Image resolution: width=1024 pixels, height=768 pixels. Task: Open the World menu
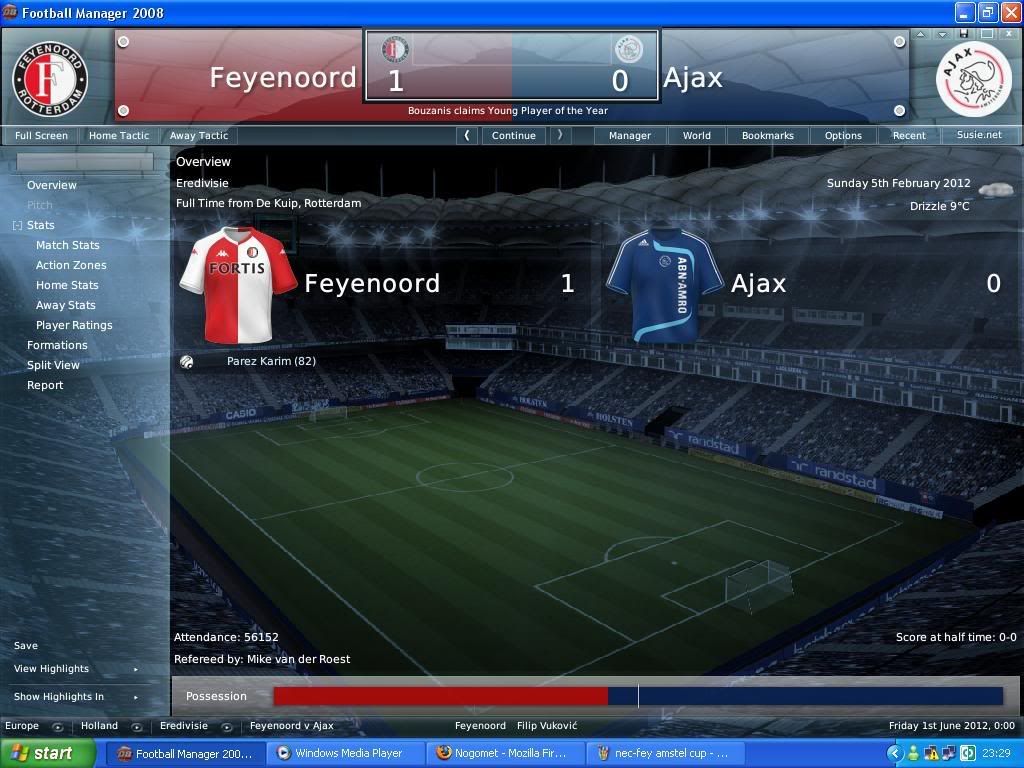[x=697, y=135]
